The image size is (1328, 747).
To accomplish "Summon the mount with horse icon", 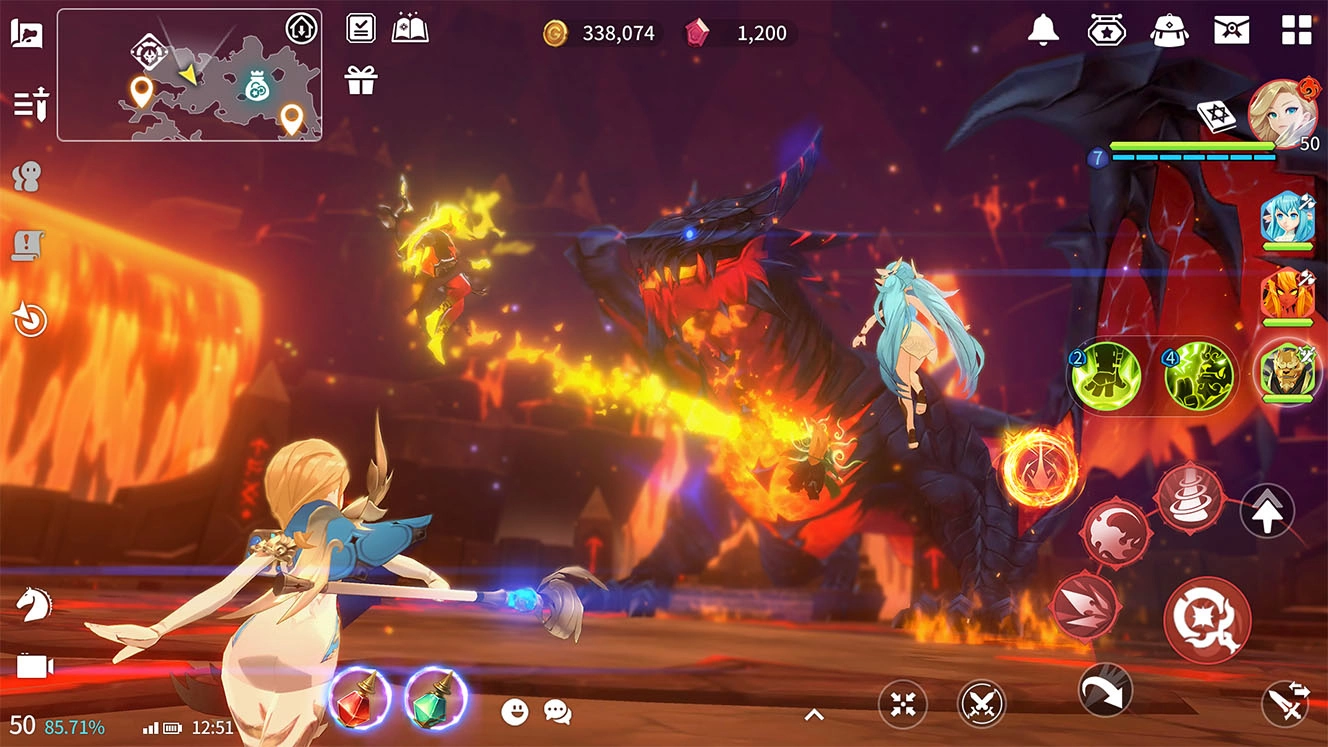I will (33, 603).
